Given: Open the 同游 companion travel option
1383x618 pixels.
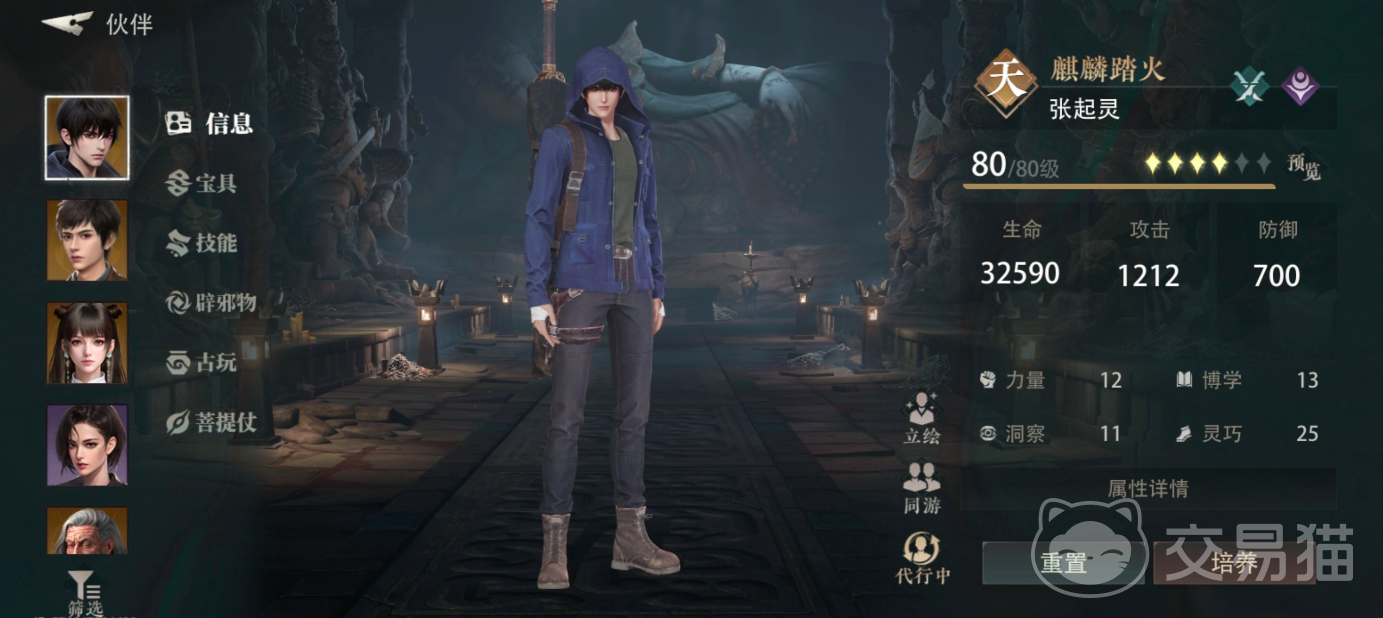Looking at the screenshot, I should [921, 487].
